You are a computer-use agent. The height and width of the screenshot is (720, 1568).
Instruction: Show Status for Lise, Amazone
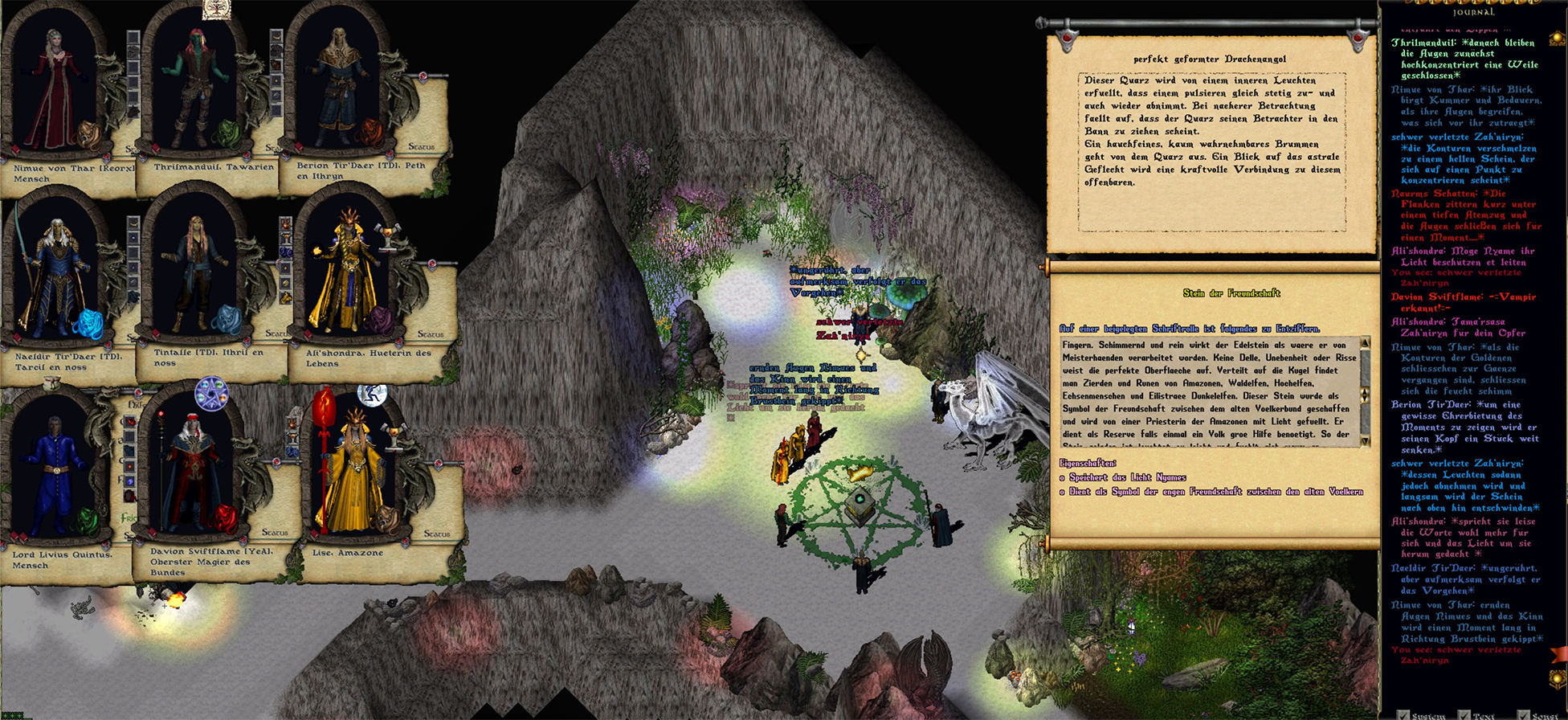436,534
